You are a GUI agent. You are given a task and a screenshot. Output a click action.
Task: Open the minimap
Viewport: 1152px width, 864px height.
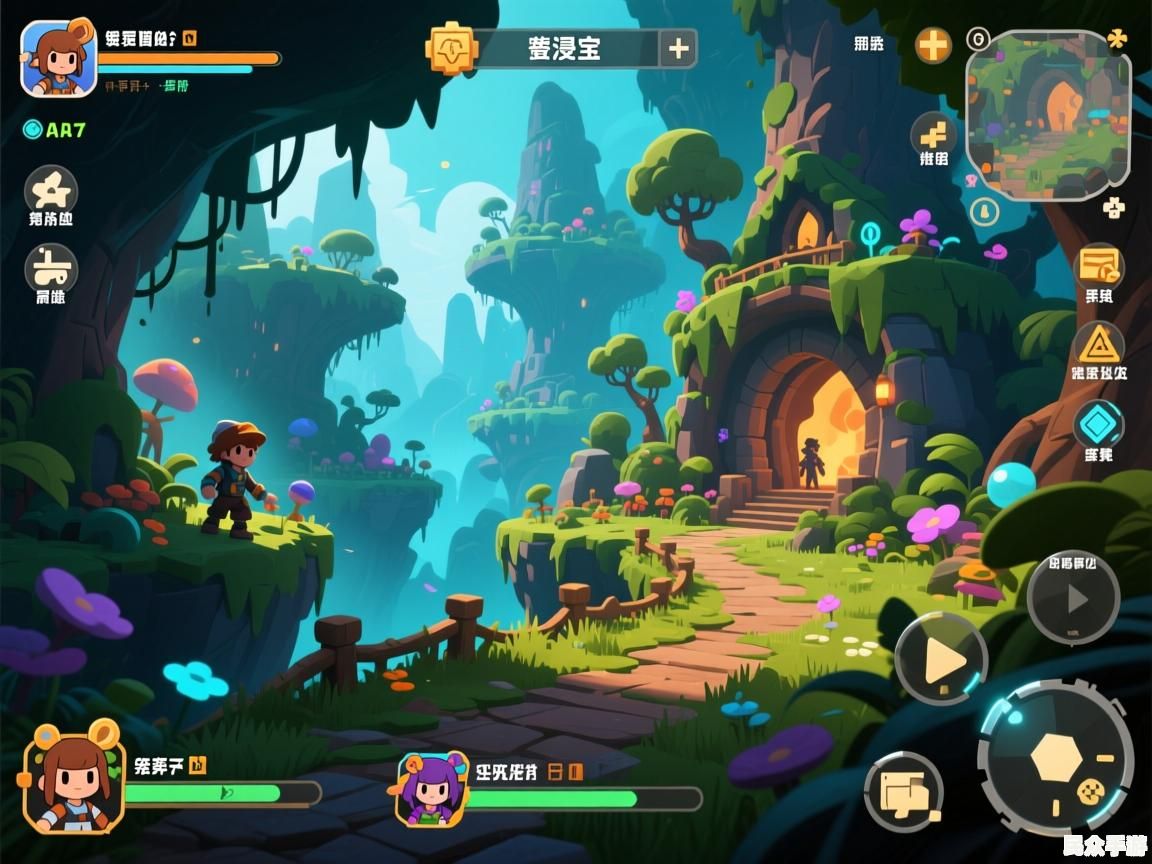[1047, 115]
